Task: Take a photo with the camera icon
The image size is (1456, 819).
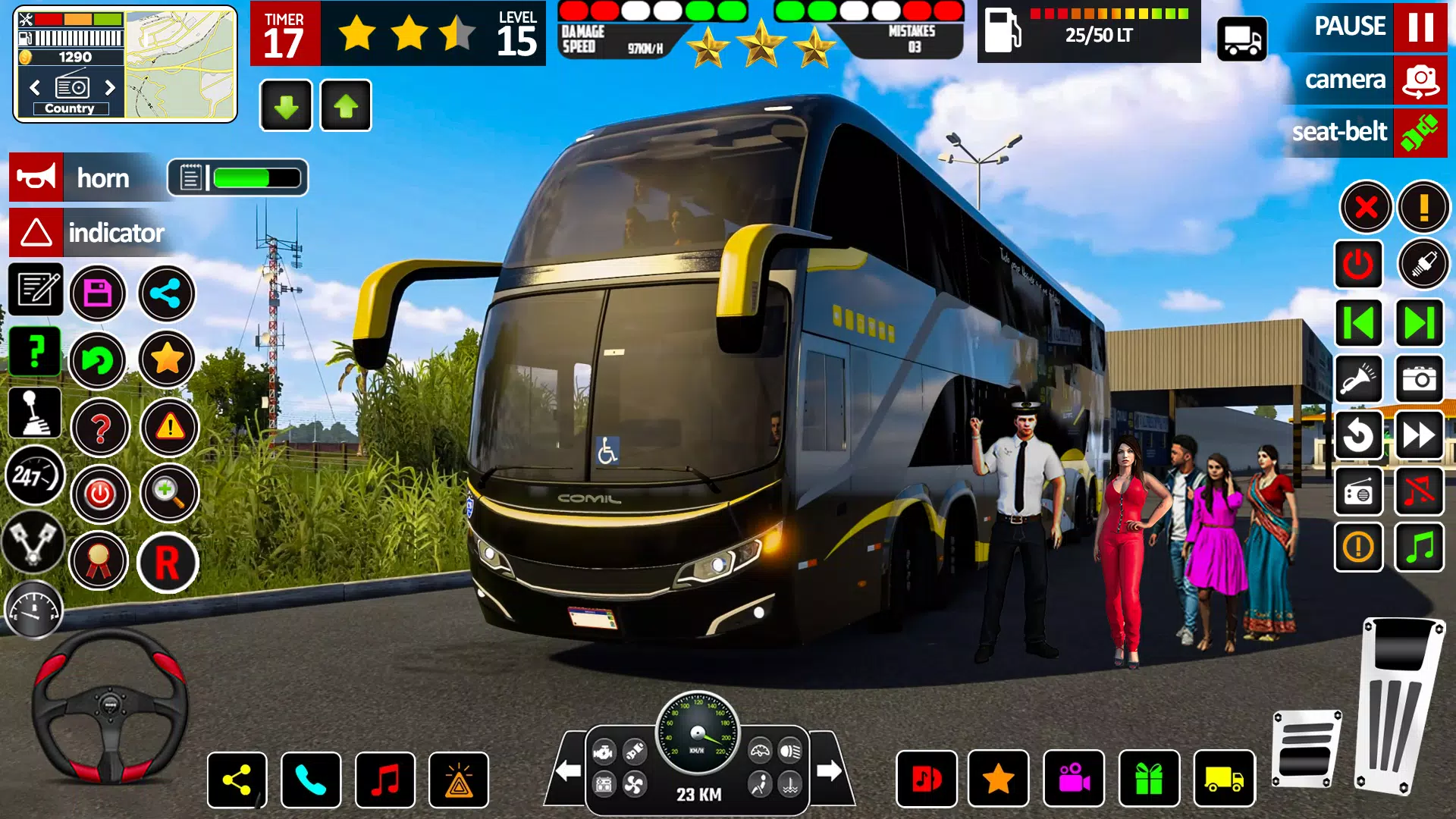Action: 1419,378
